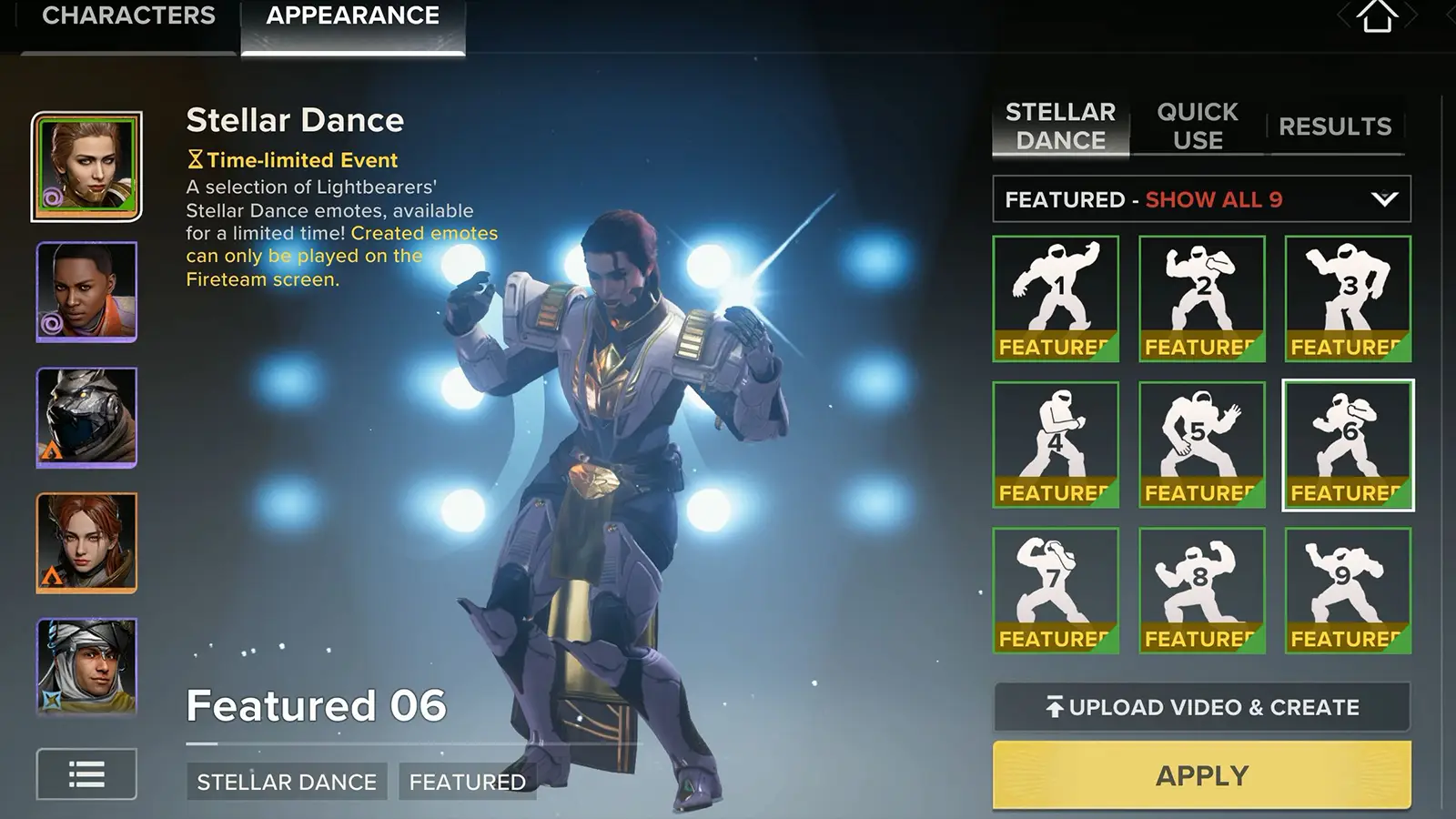Image resolution: width=1456 pixels, height=819 pixels.
Task: Pick Featured emote 7
Action: click(x=1056, y=588)
